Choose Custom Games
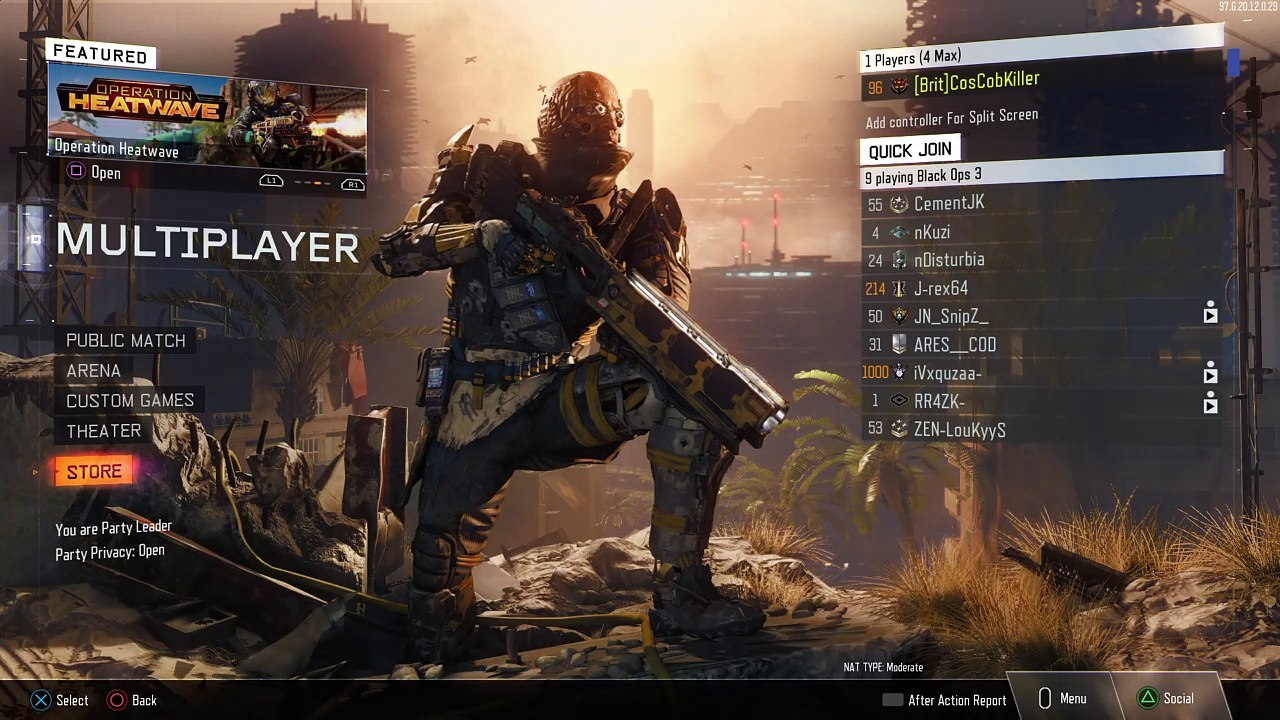This screenshot has height=720, width=1280. 130,401
